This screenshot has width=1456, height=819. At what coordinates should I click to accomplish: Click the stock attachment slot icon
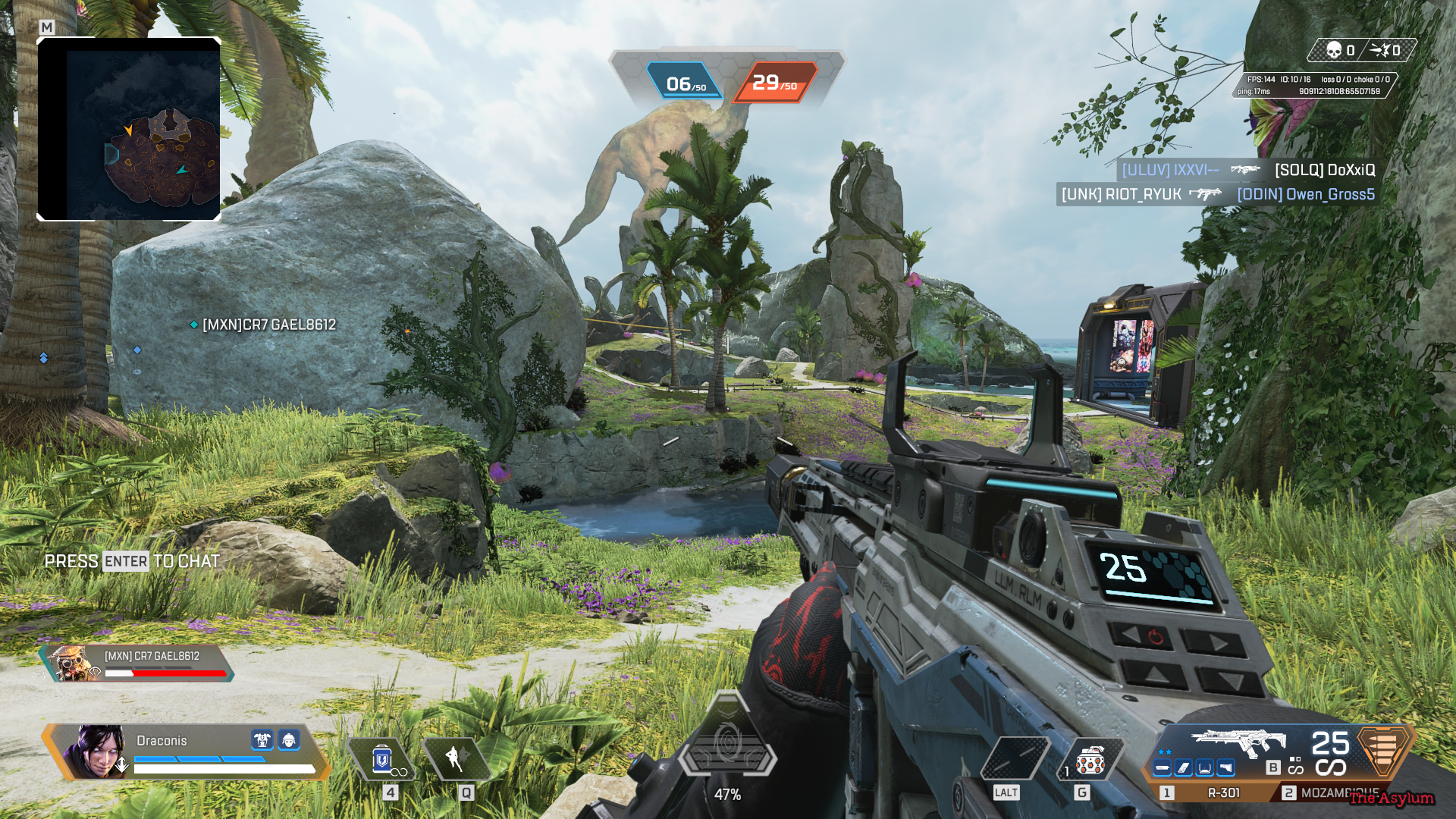pyautogui.click(x=1225, y=768)
